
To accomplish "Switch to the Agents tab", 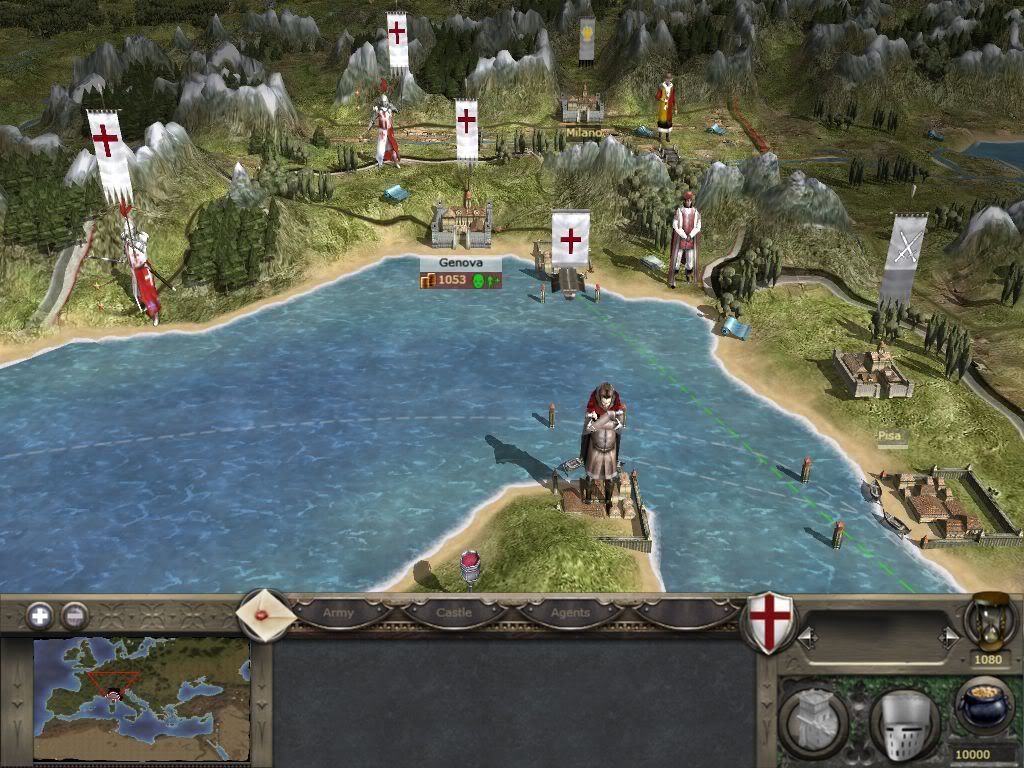I will tap(571, 612).
